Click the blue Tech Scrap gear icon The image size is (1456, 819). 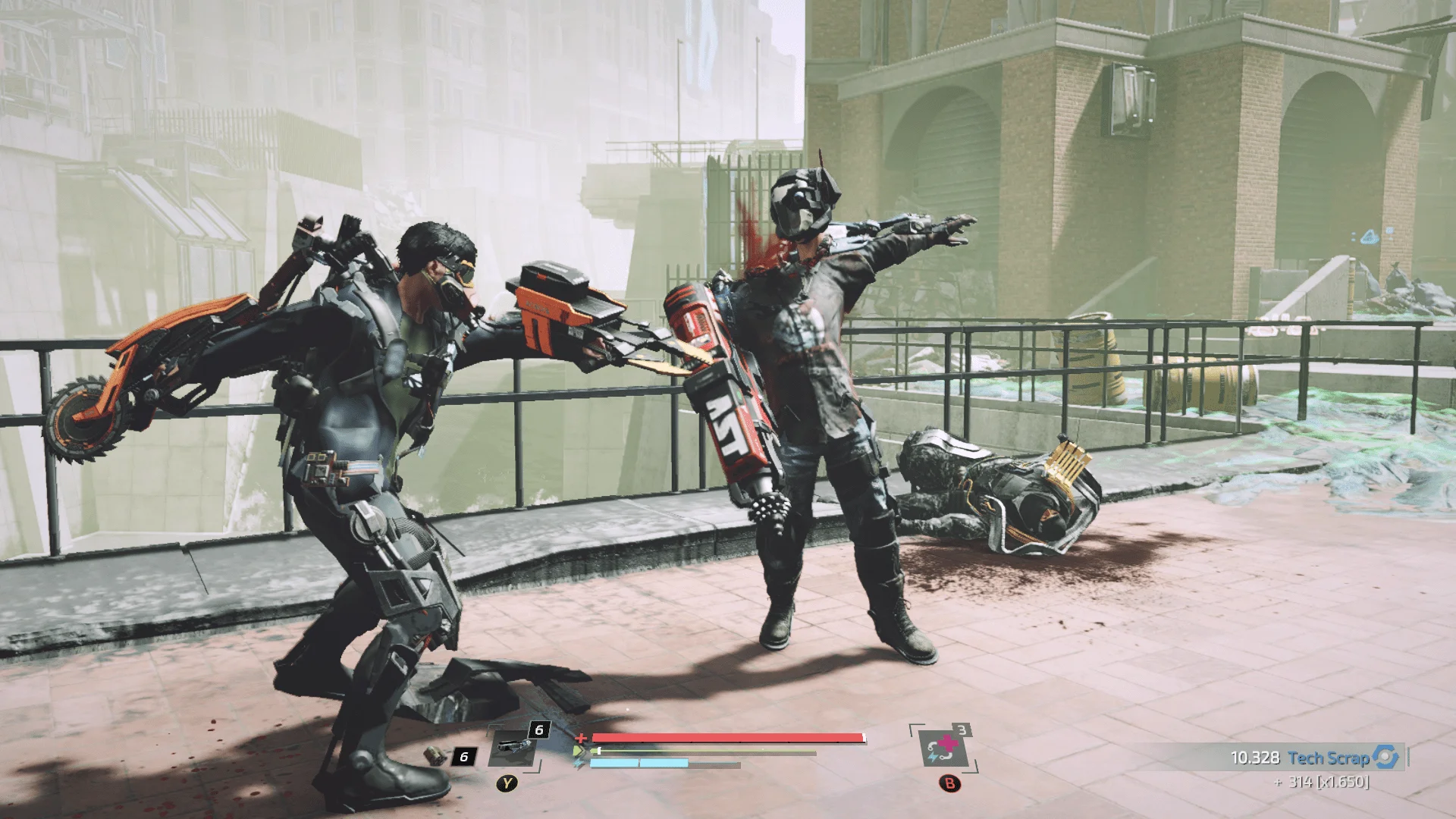pyautogui.click(x=1384, y=757)
